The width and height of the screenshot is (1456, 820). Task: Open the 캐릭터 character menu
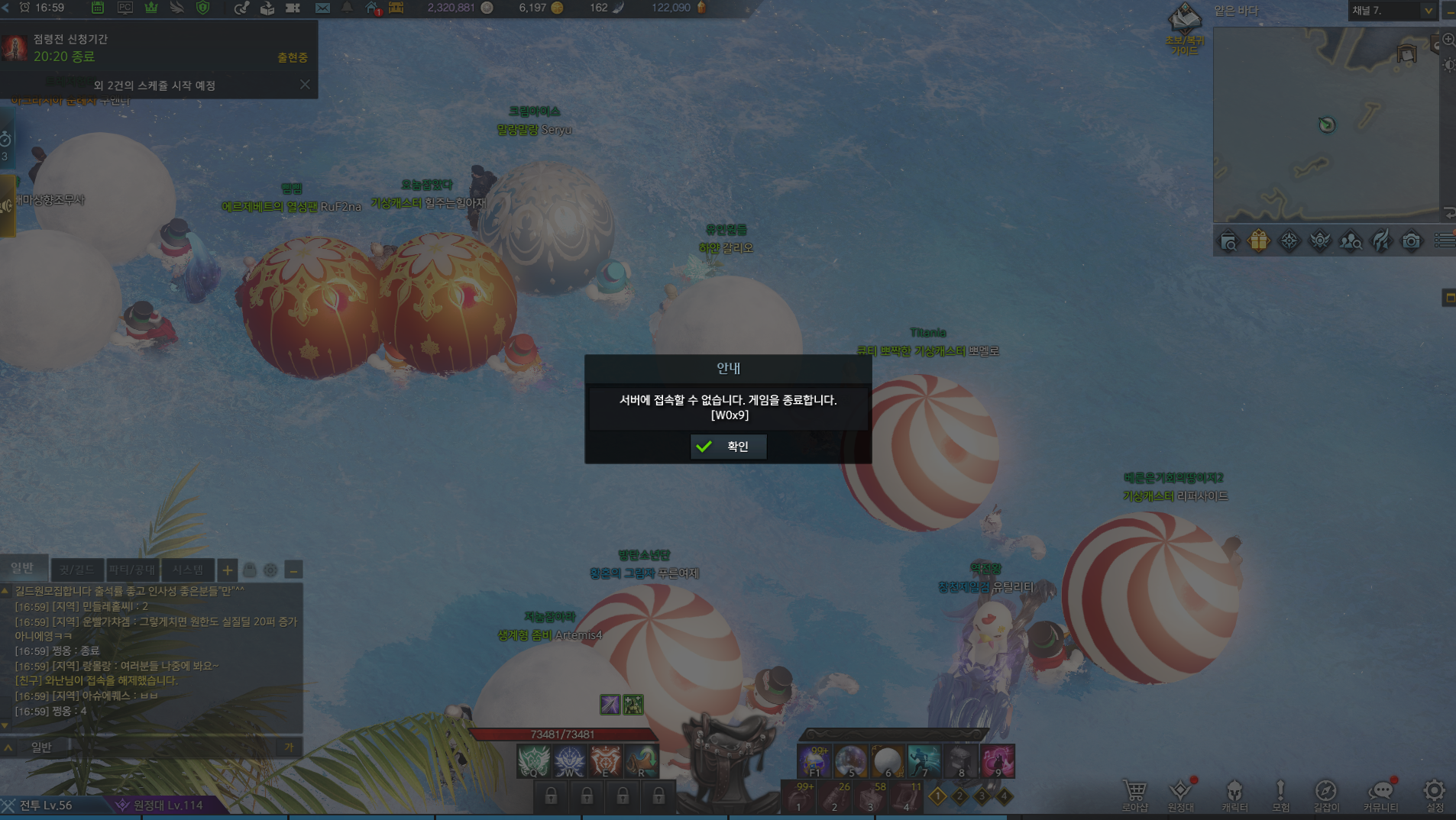coord(1234,795)
